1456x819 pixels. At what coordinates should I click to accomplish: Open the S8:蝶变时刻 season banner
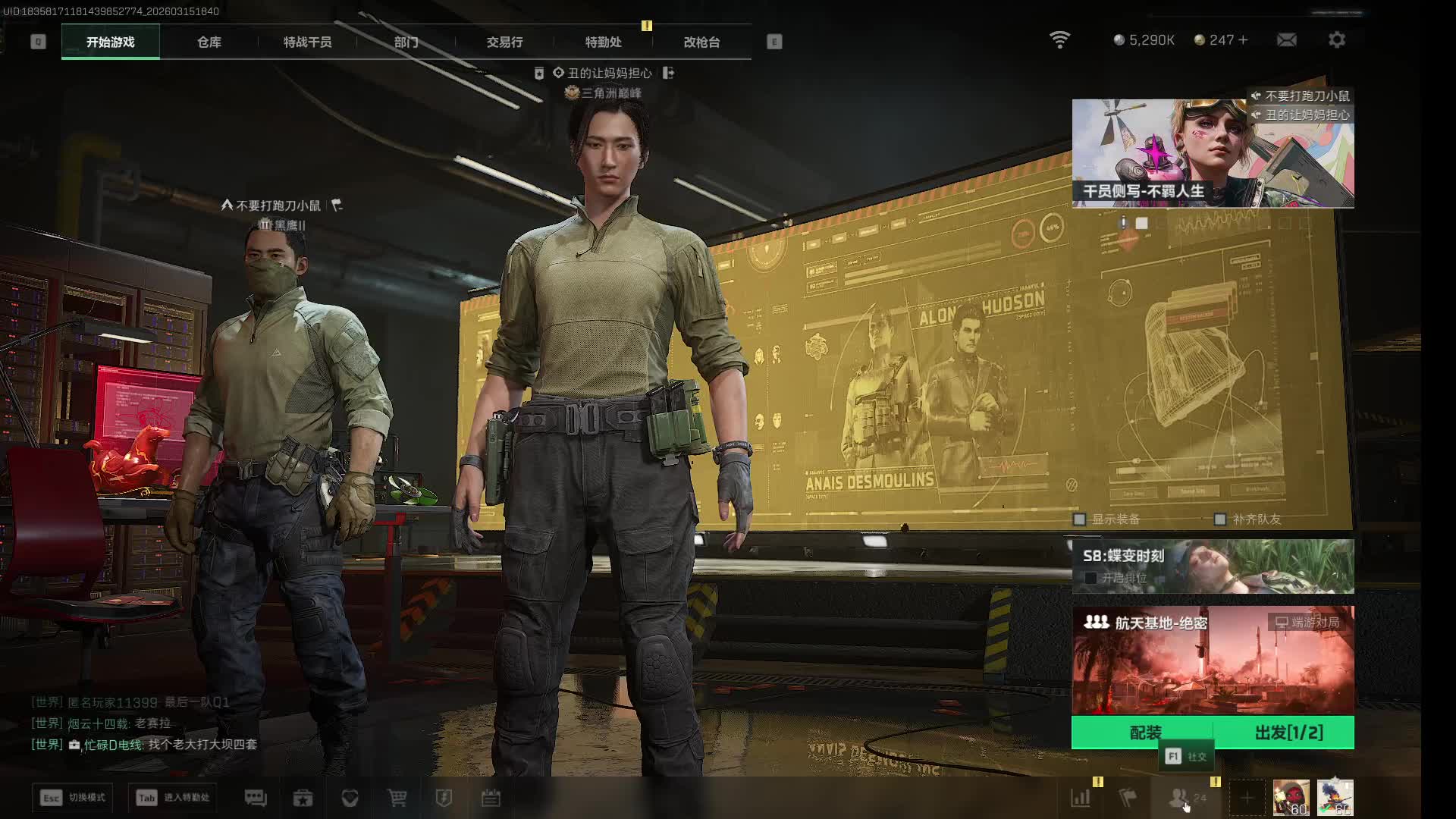click(x=1213, y=566)
